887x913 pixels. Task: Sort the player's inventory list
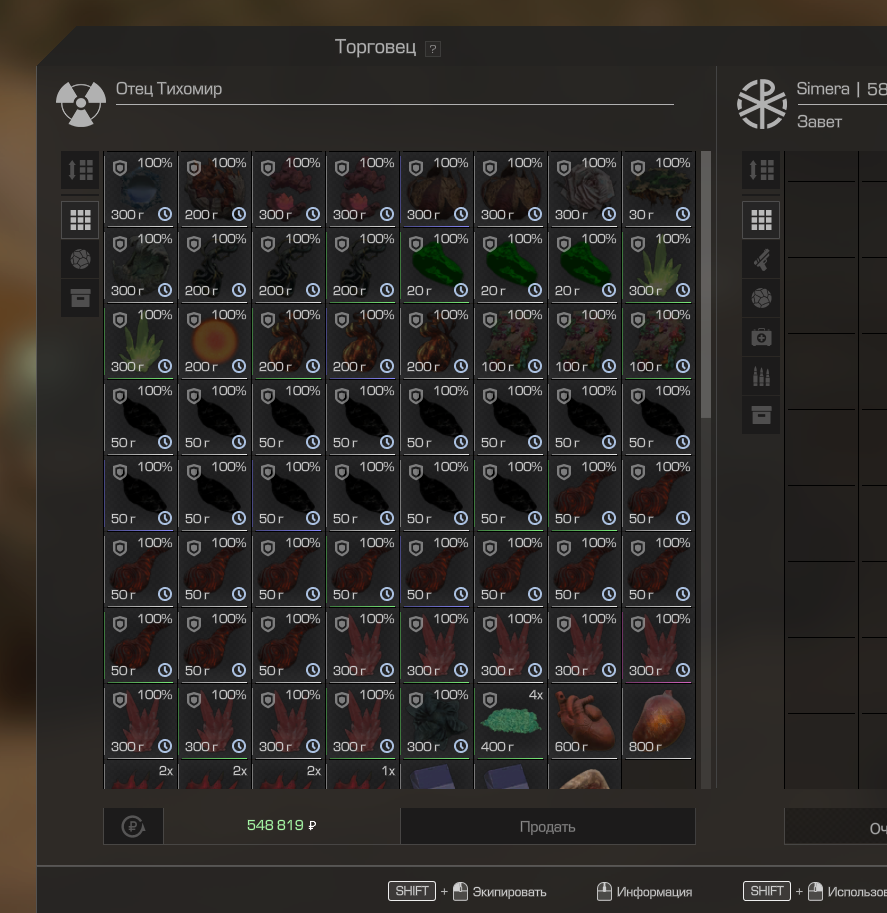pyautogui.click(x=761, y=170)
